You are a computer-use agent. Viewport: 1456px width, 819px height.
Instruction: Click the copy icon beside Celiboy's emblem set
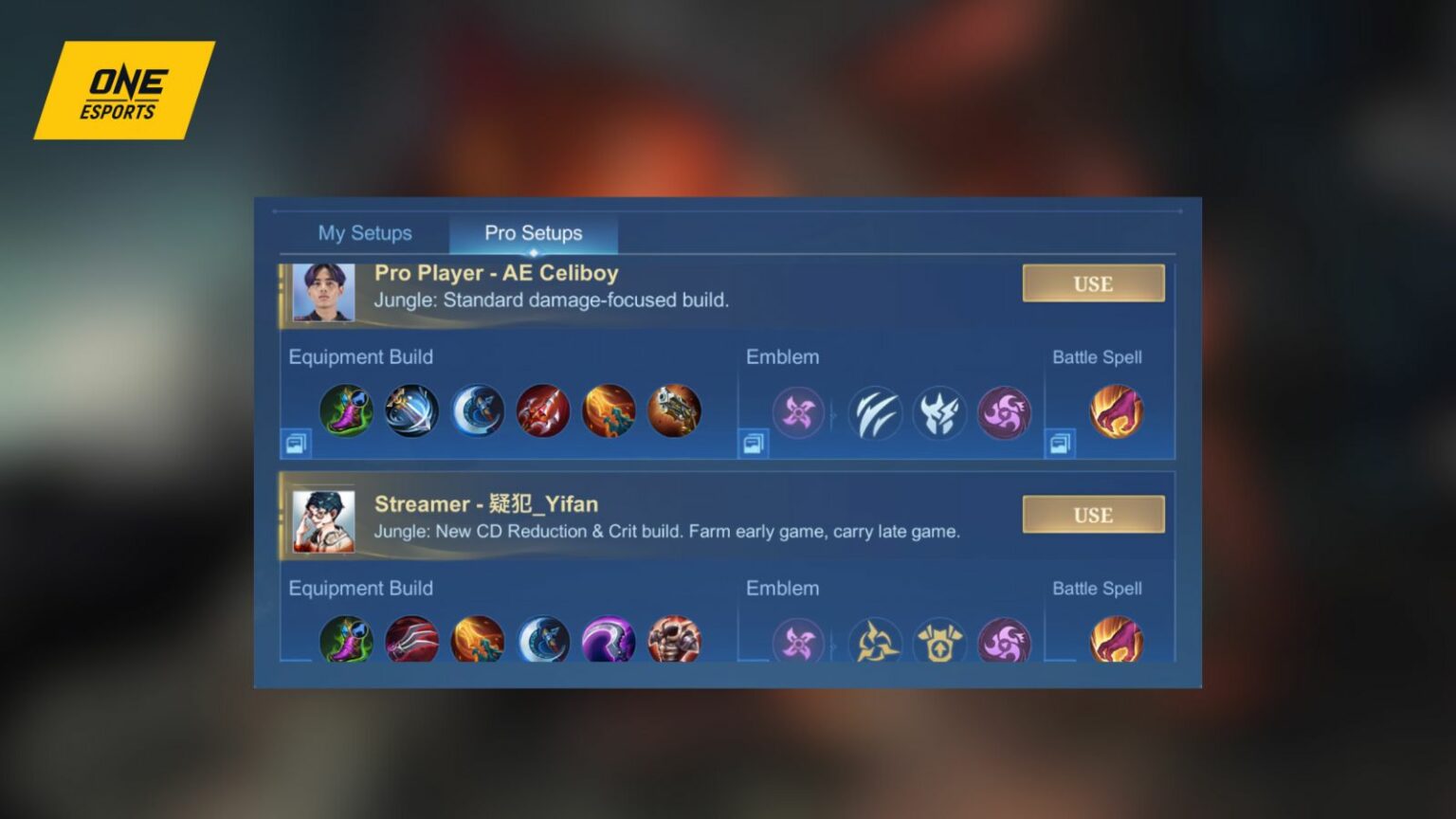tap(752, 442)
